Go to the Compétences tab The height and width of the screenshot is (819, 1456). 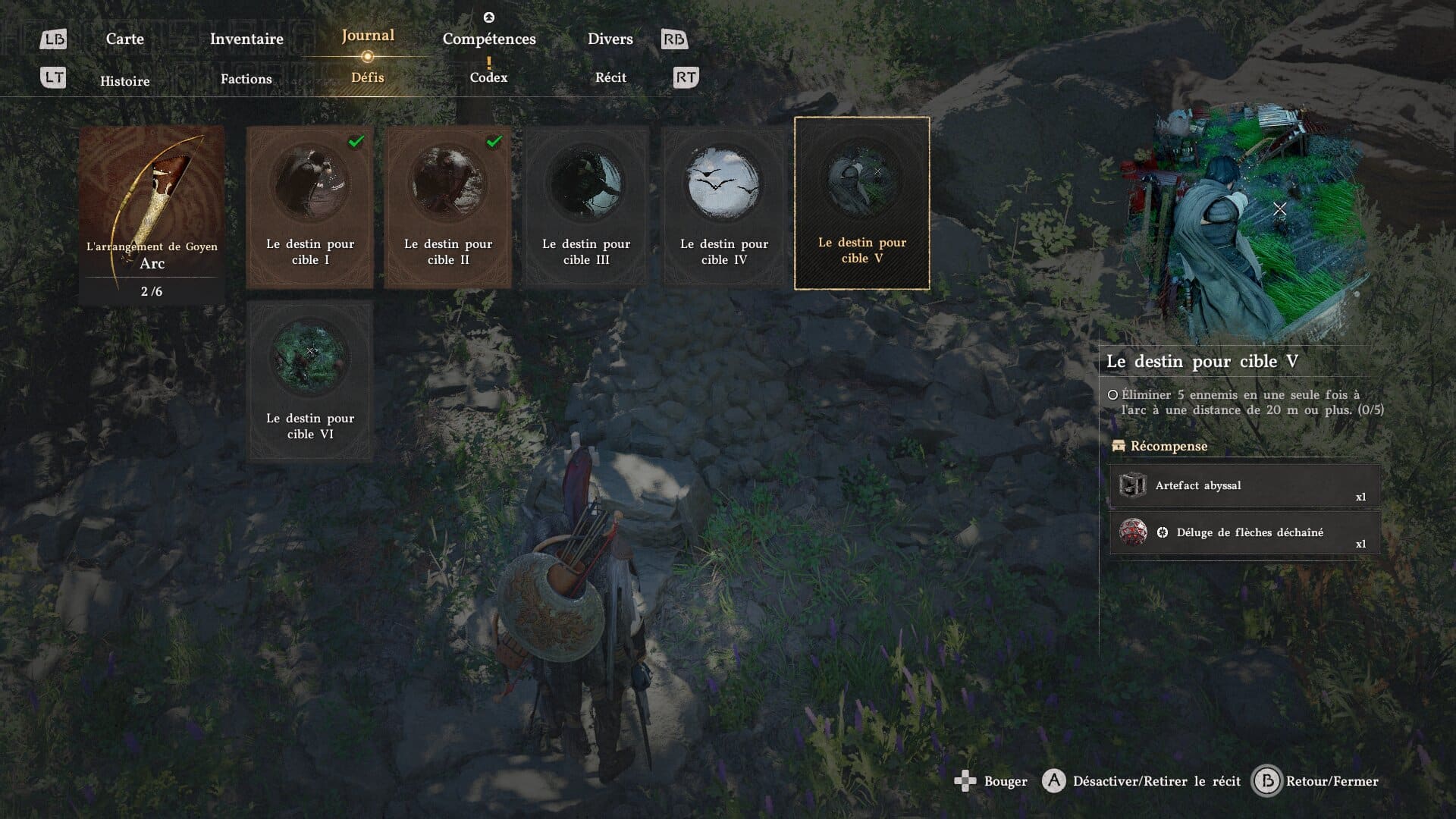click(x=489, y=39)
